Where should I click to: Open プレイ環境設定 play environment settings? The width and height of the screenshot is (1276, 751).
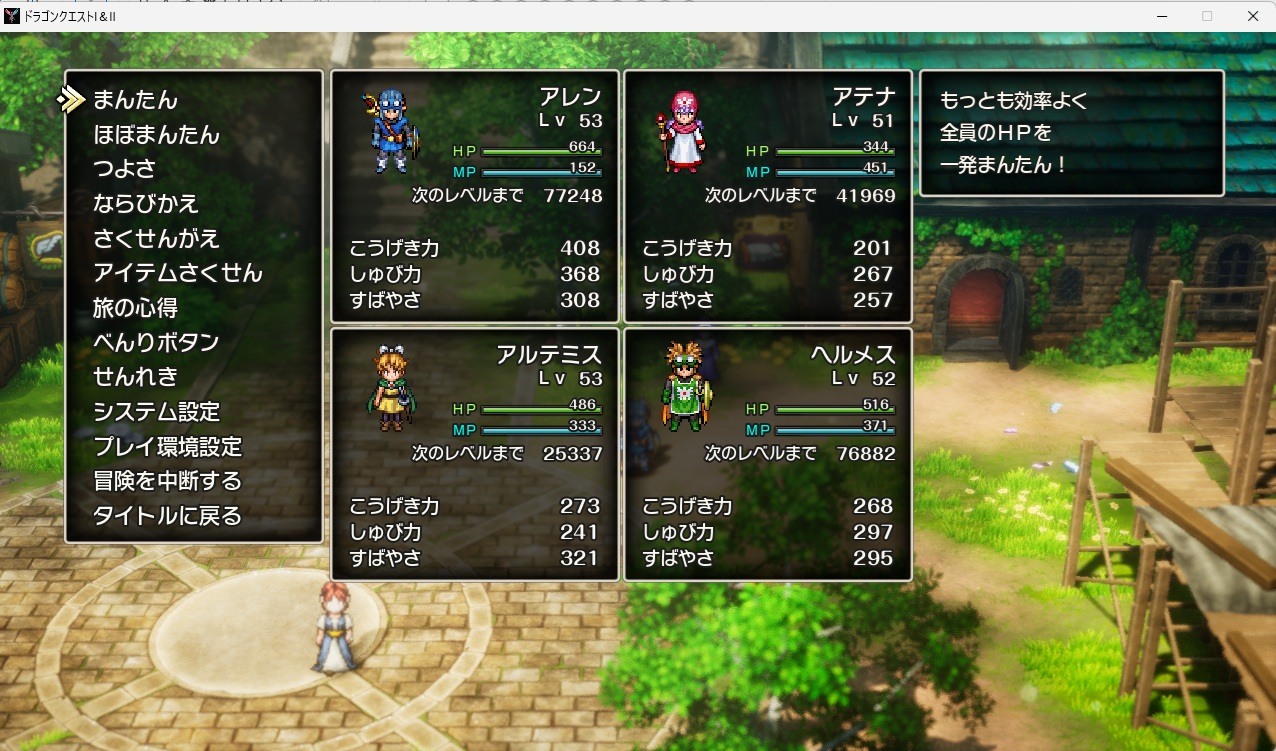click(167, 447)
